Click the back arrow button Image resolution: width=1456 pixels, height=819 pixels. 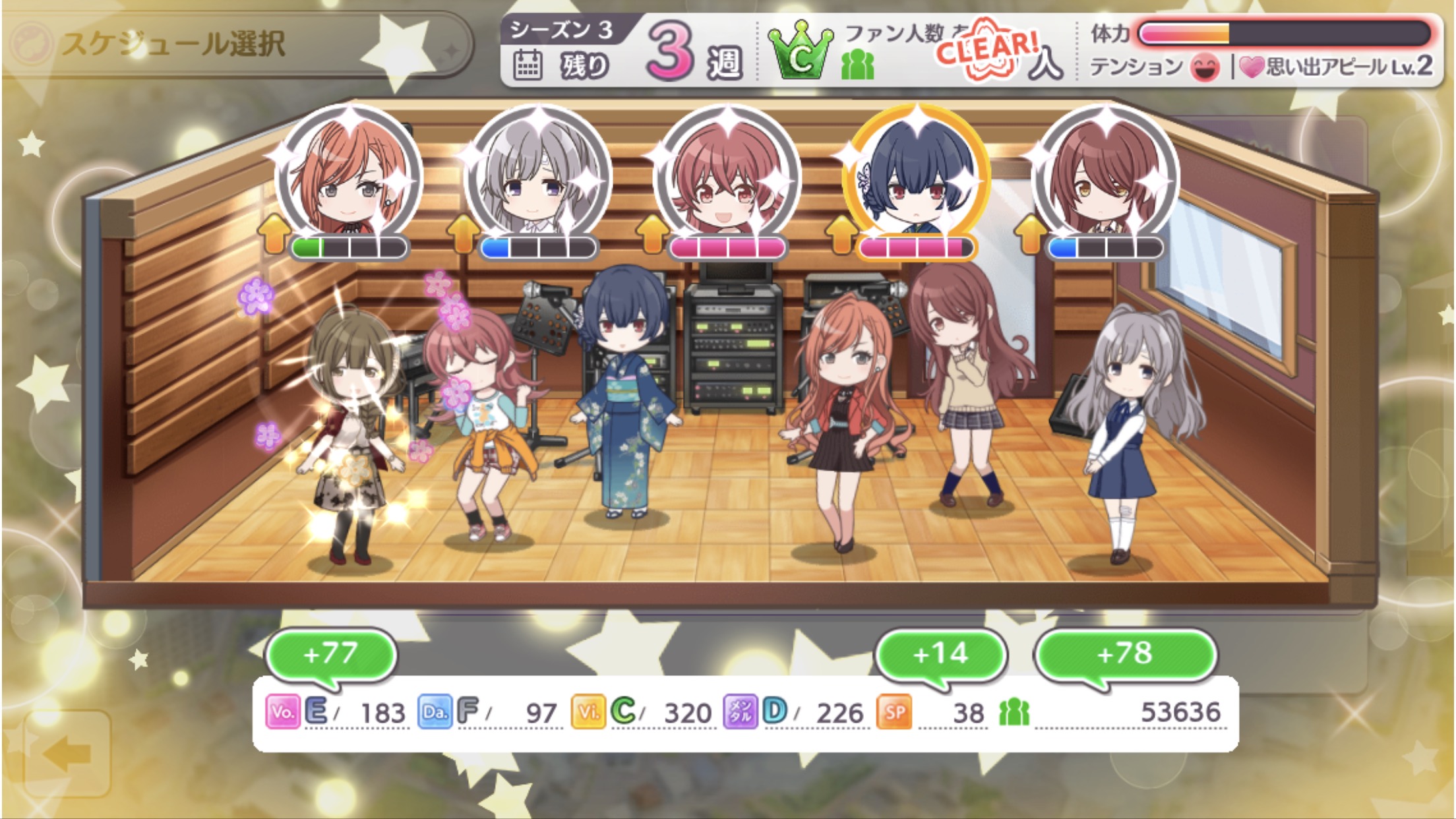pos(67,754)
